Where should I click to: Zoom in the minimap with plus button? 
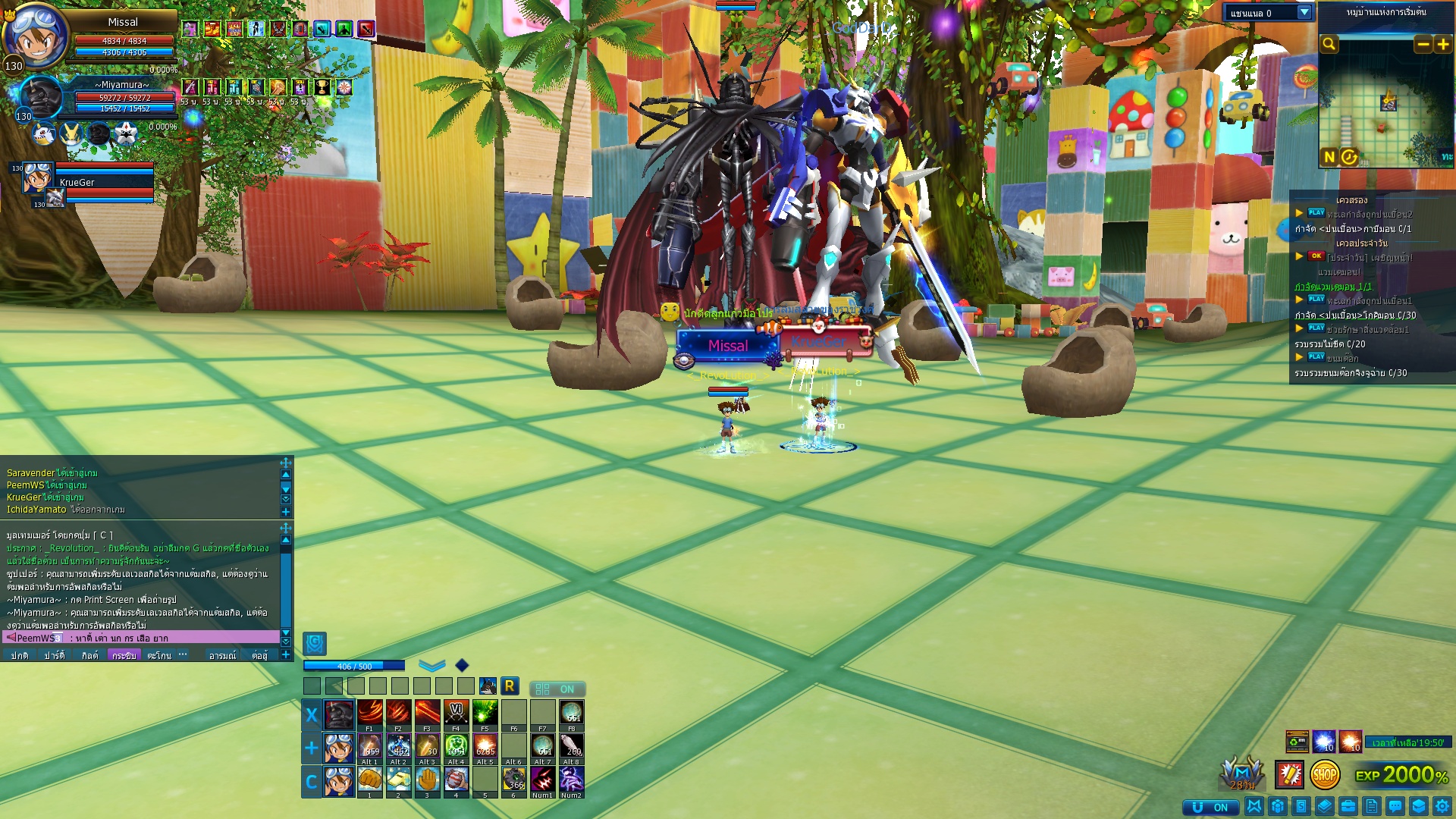coord(1442,45)
